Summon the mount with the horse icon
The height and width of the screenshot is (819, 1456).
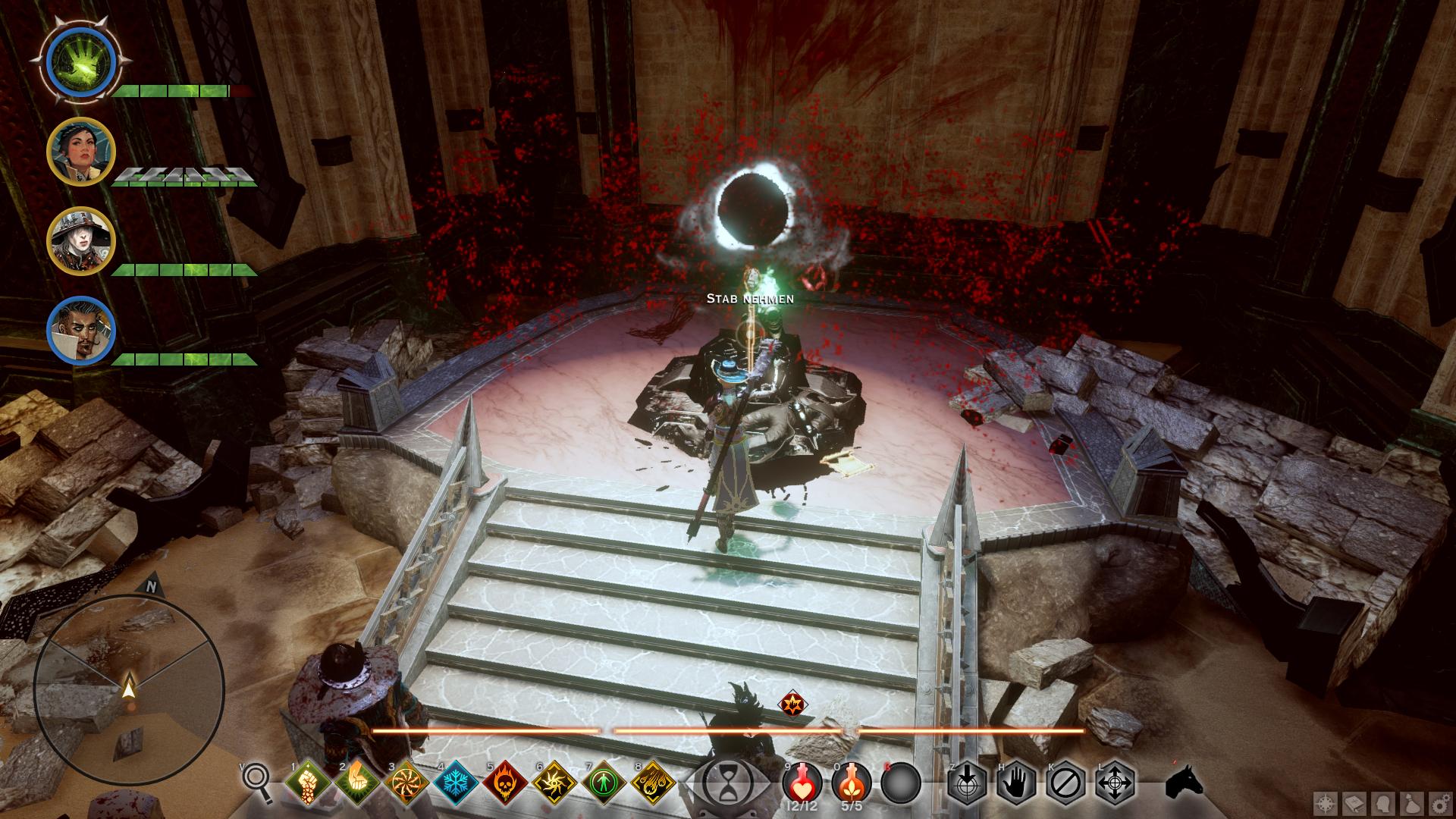point(1185,781)
